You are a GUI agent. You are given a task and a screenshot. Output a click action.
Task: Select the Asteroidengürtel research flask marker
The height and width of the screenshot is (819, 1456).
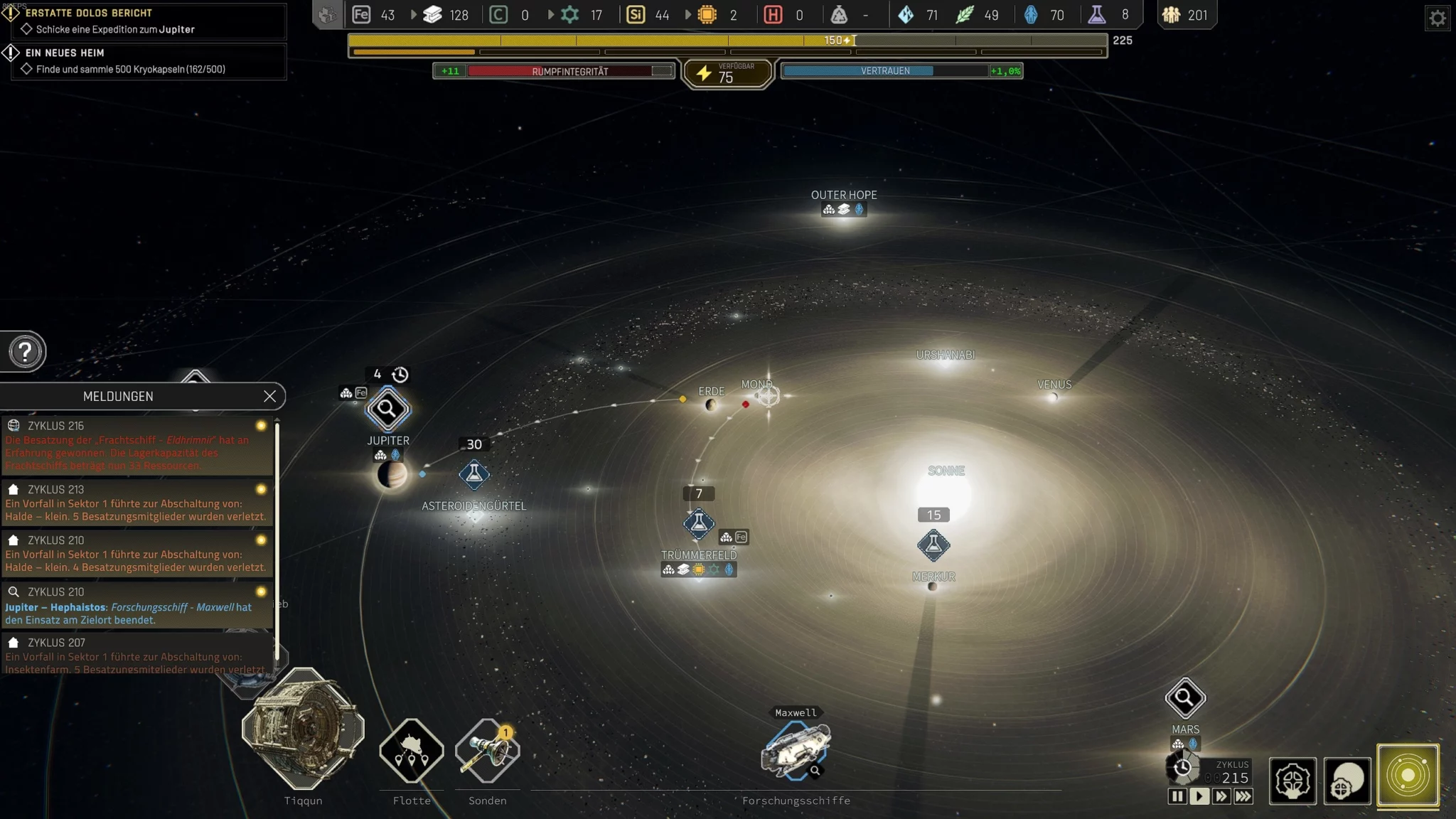coord(474,474)
